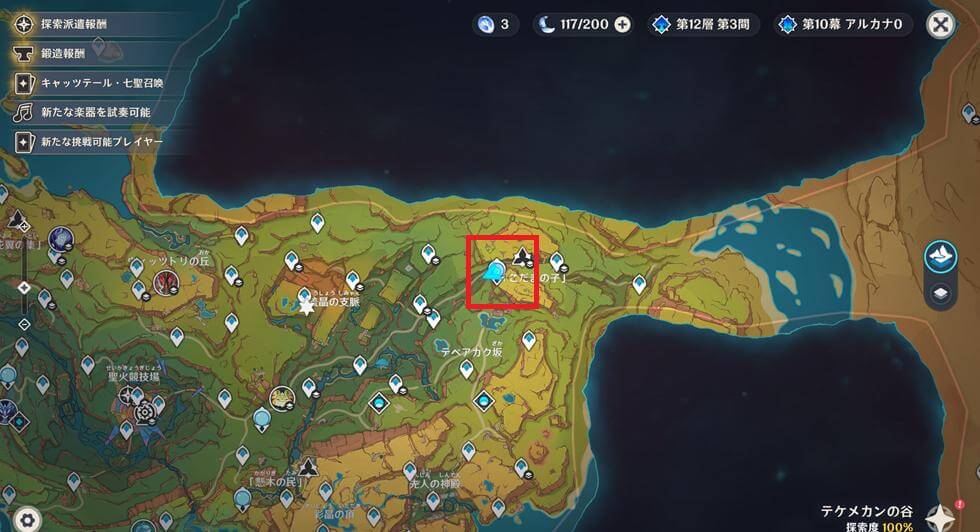Click the 懸木の民 tribe marker
Viewport: 980px width, 532px height.
(308, 466)
